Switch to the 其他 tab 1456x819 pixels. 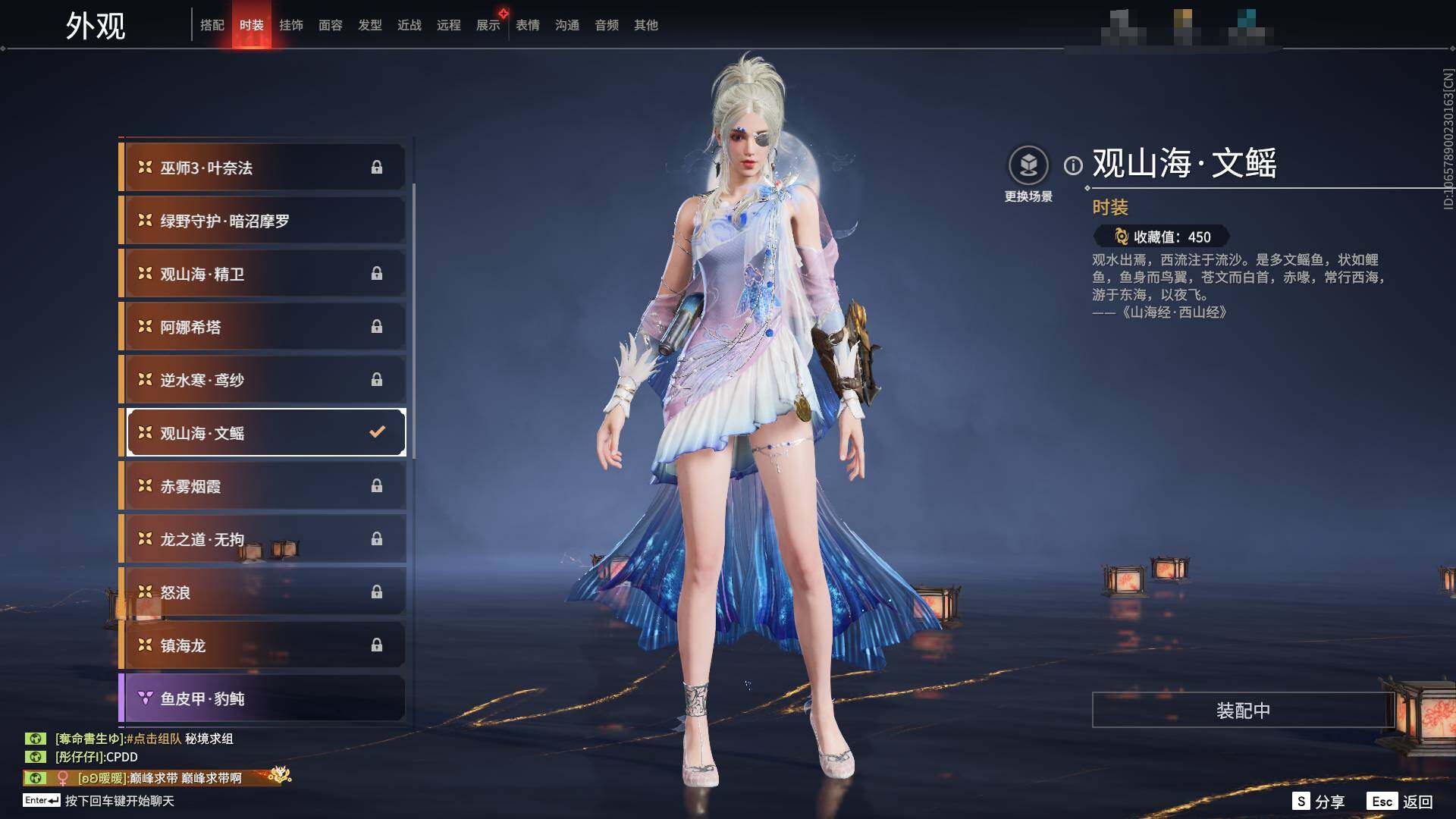(646, 25)
